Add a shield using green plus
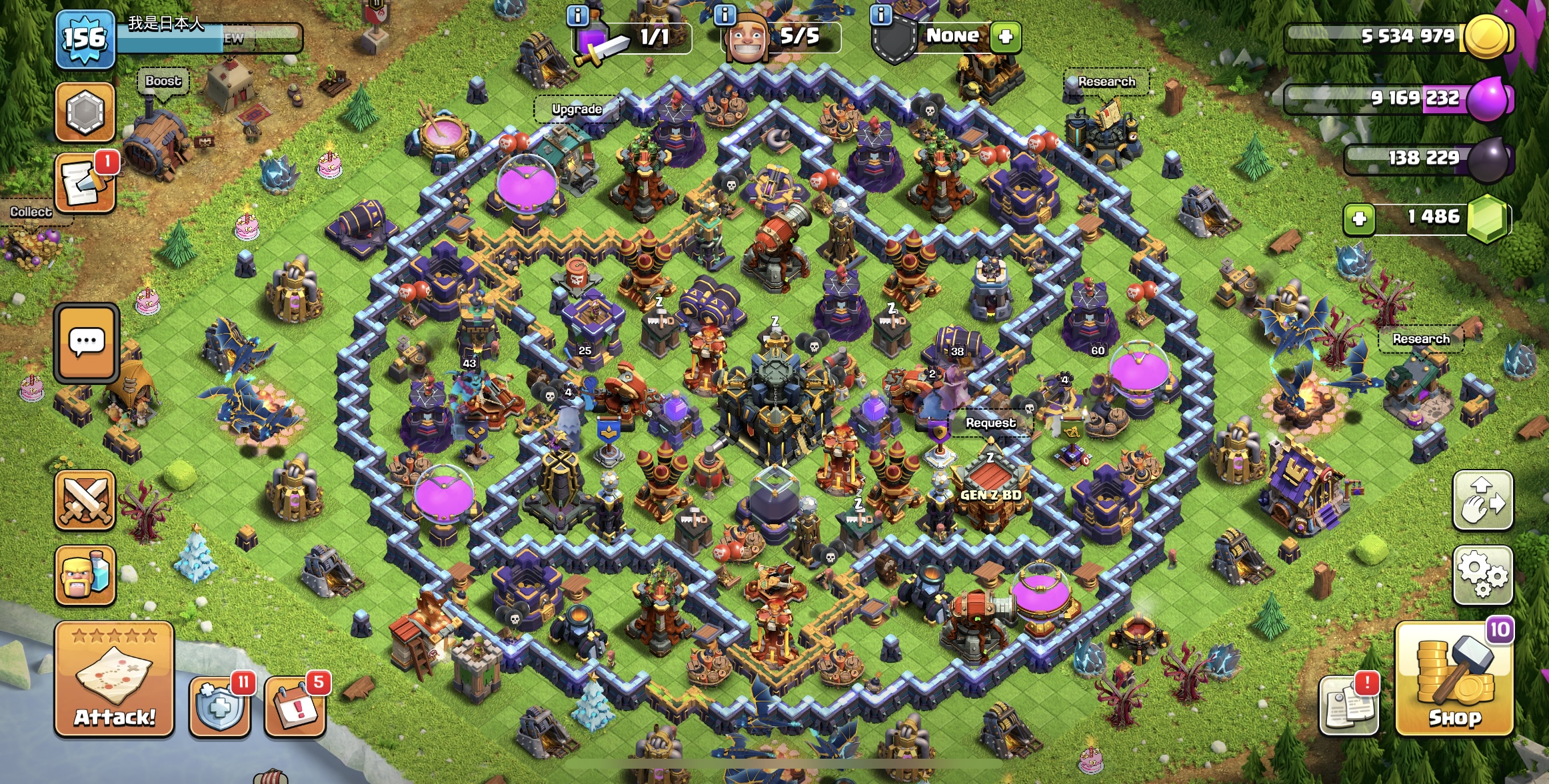 [x=1005, y=36]
